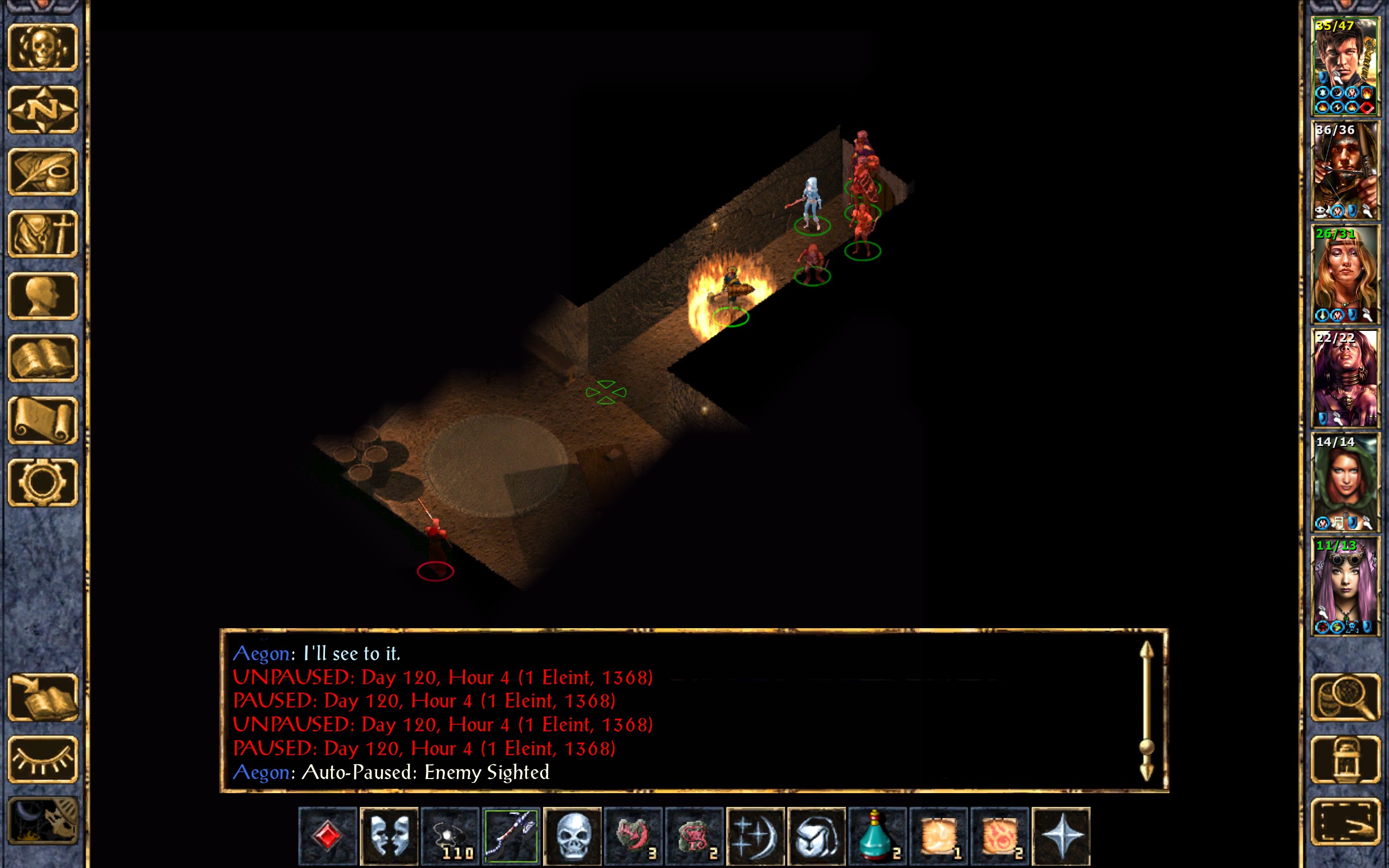Open the character record head-silhouette button
The image size is (1389, 868).
(x=43, y=296)
